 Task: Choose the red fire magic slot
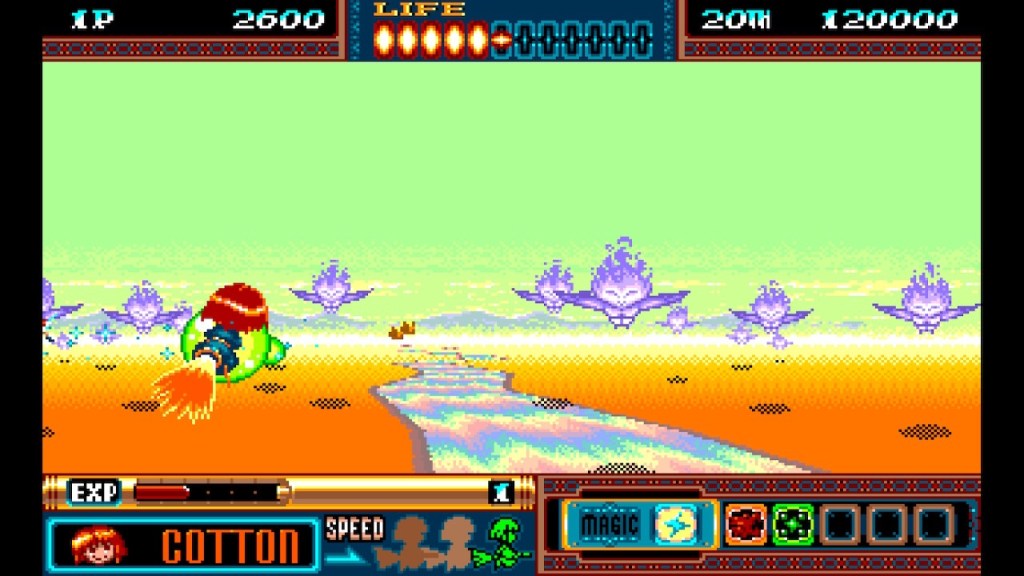click(745, 524)
